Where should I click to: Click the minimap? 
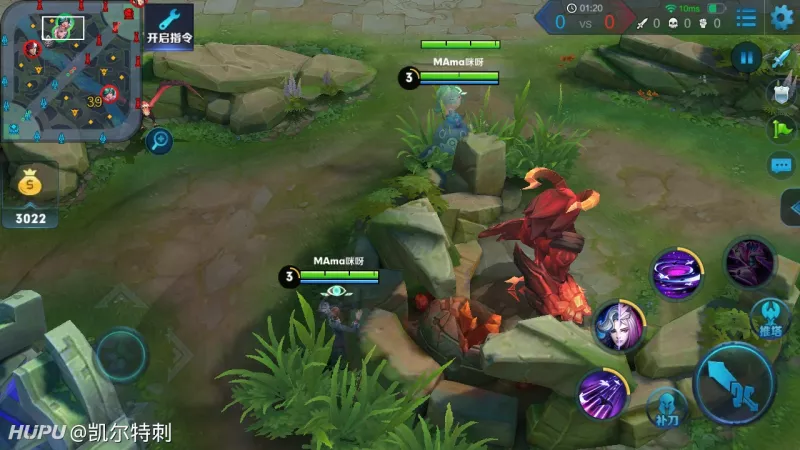(x=68, y=72)
